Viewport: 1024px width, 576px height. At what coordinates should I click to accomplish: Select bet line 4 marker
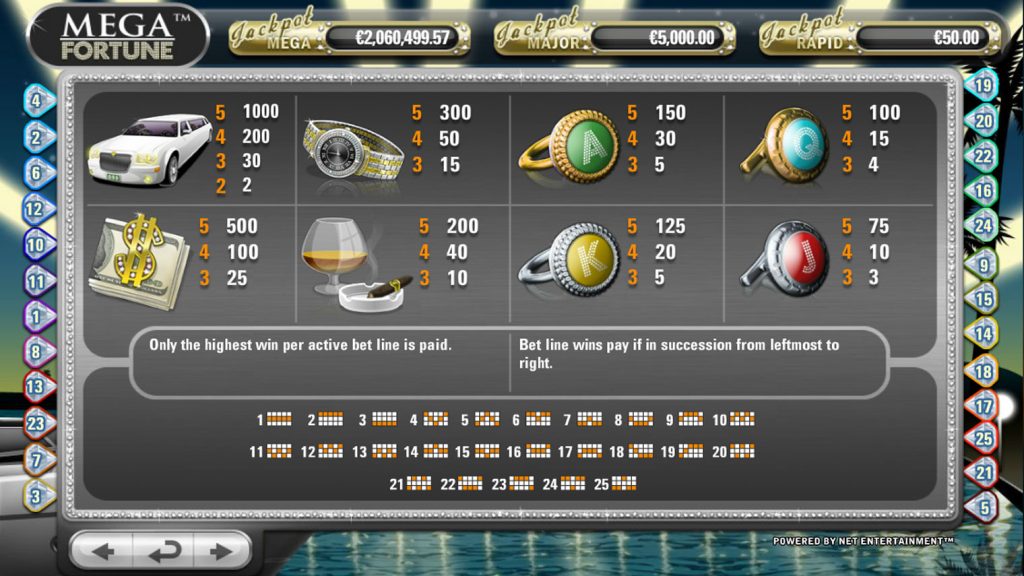37,101
